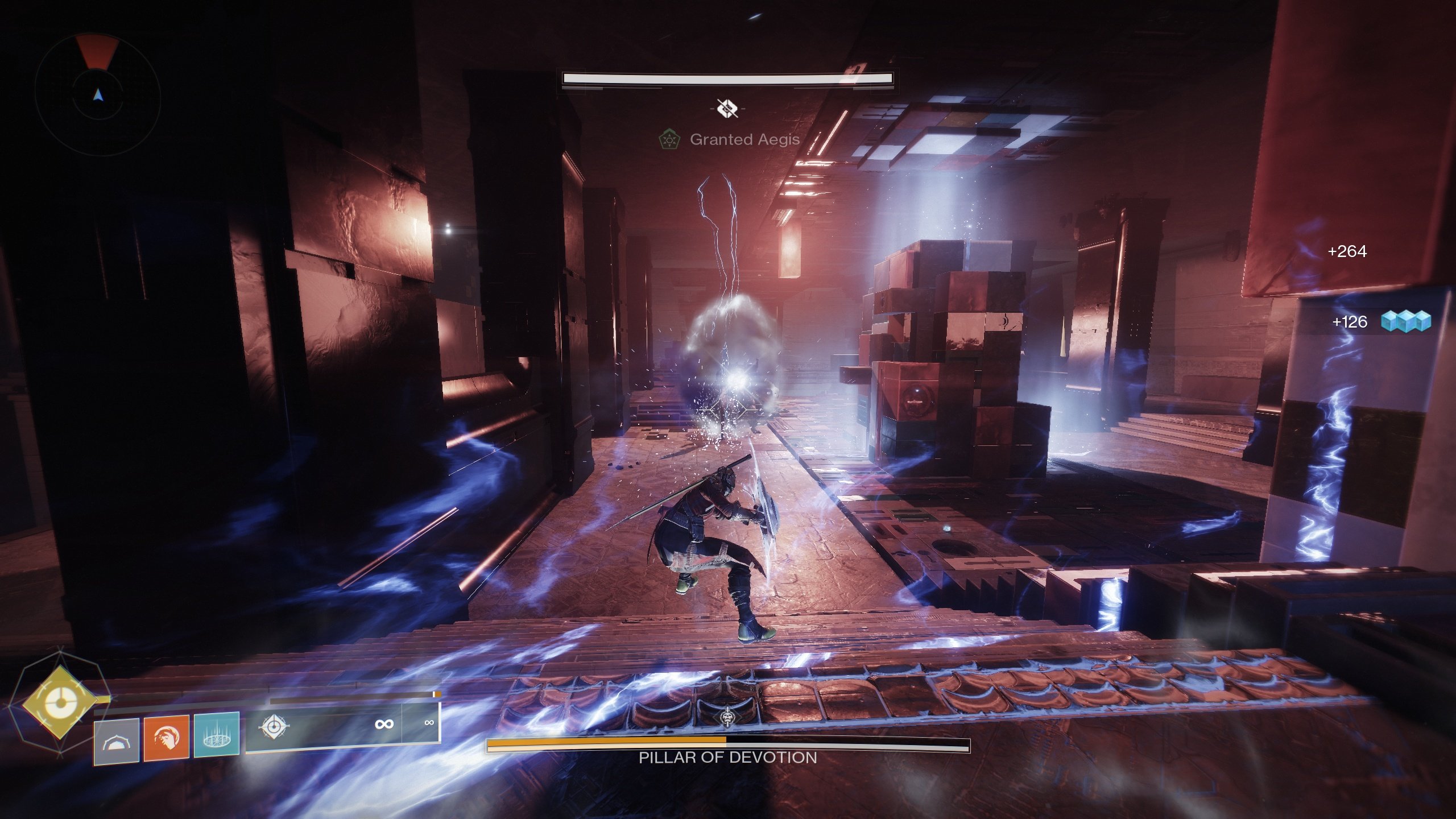Click the boss marker icon under the top bar
This screenshot has height=819, width=1456.
[x=727, y=107]
